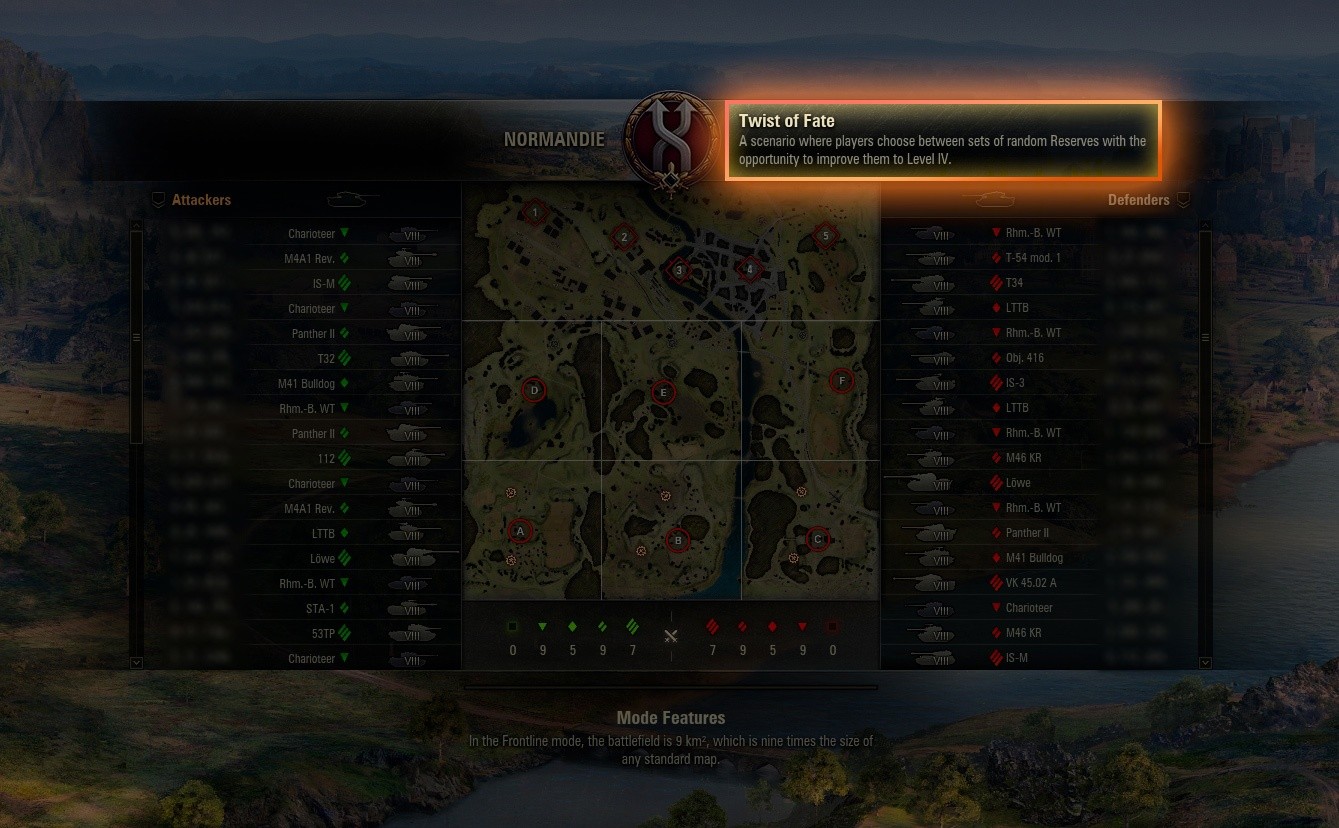Click the up arrow on the Attackers scrollbar
The width and height of the screenshot is (1339, 828).
[x=136, y=228]
